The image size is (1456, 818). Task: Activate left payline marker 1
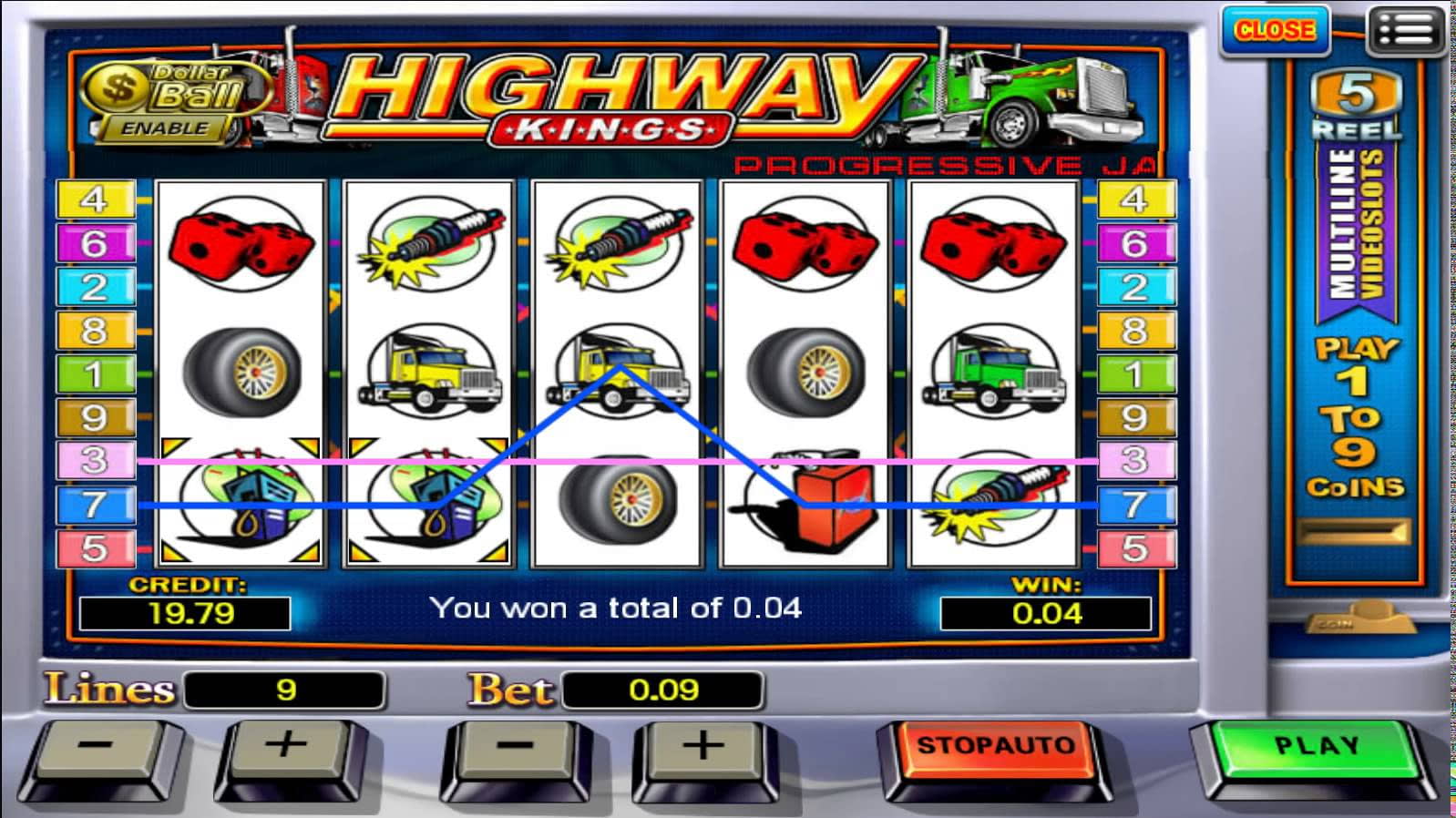(95, 374)
